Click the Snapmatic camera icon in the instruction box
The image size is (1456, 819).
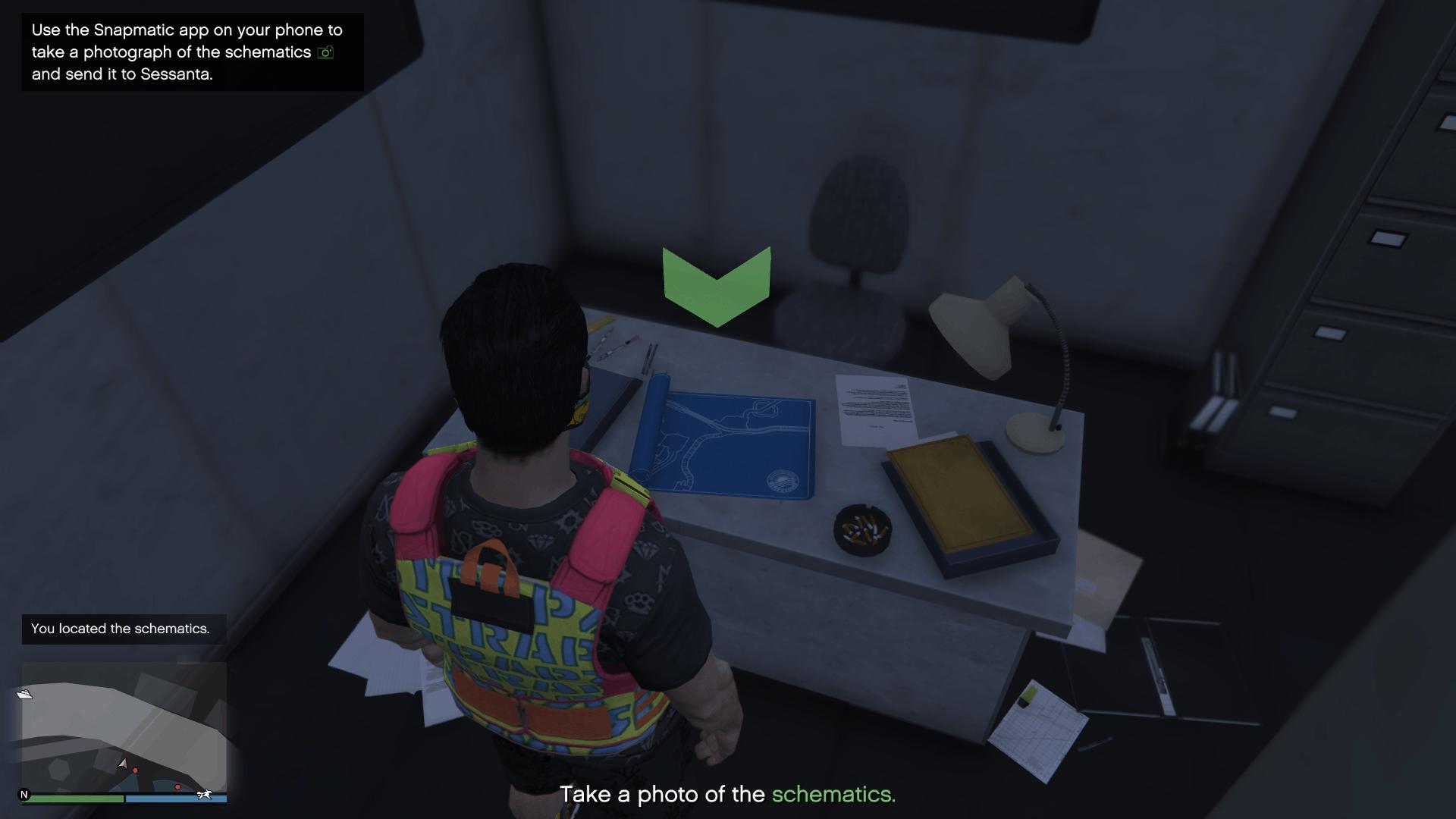tap(326, 52)
